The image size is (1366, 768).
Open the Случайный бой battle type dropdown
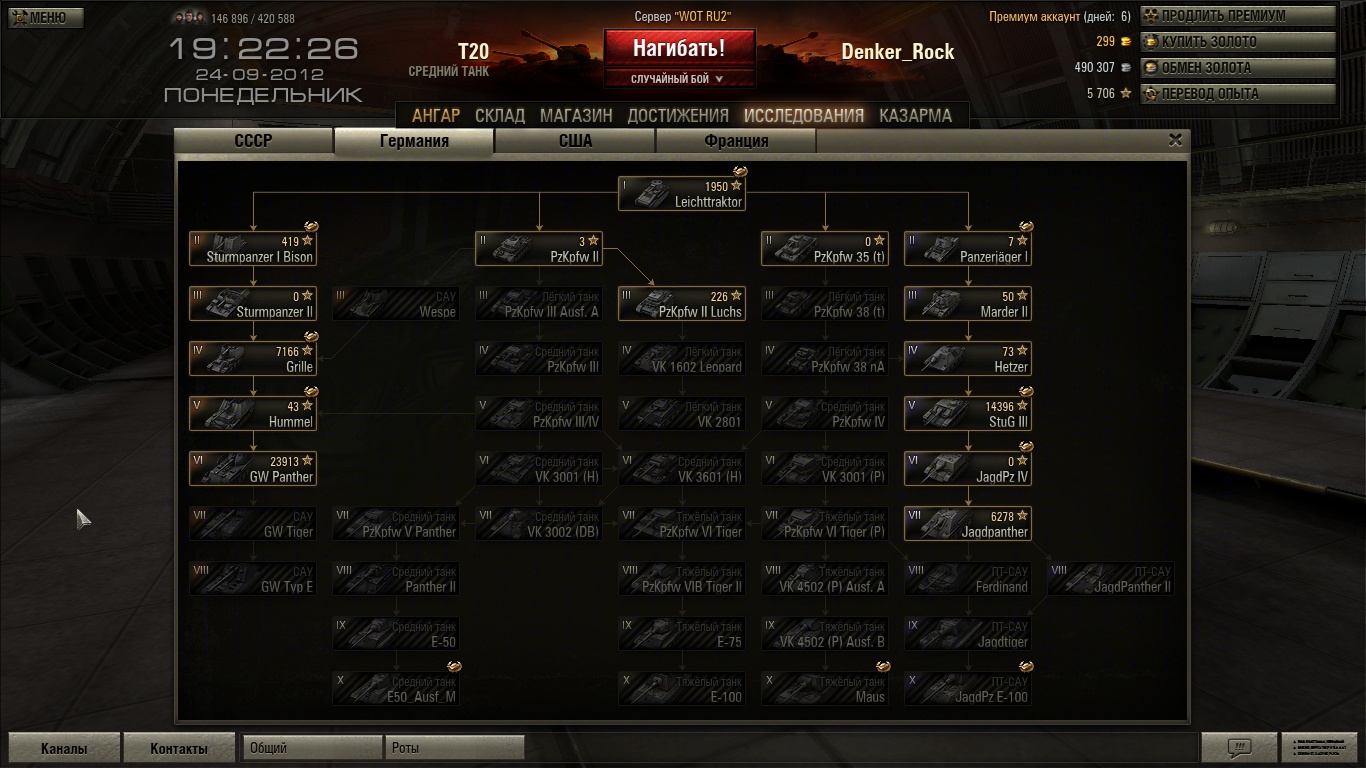679,79
